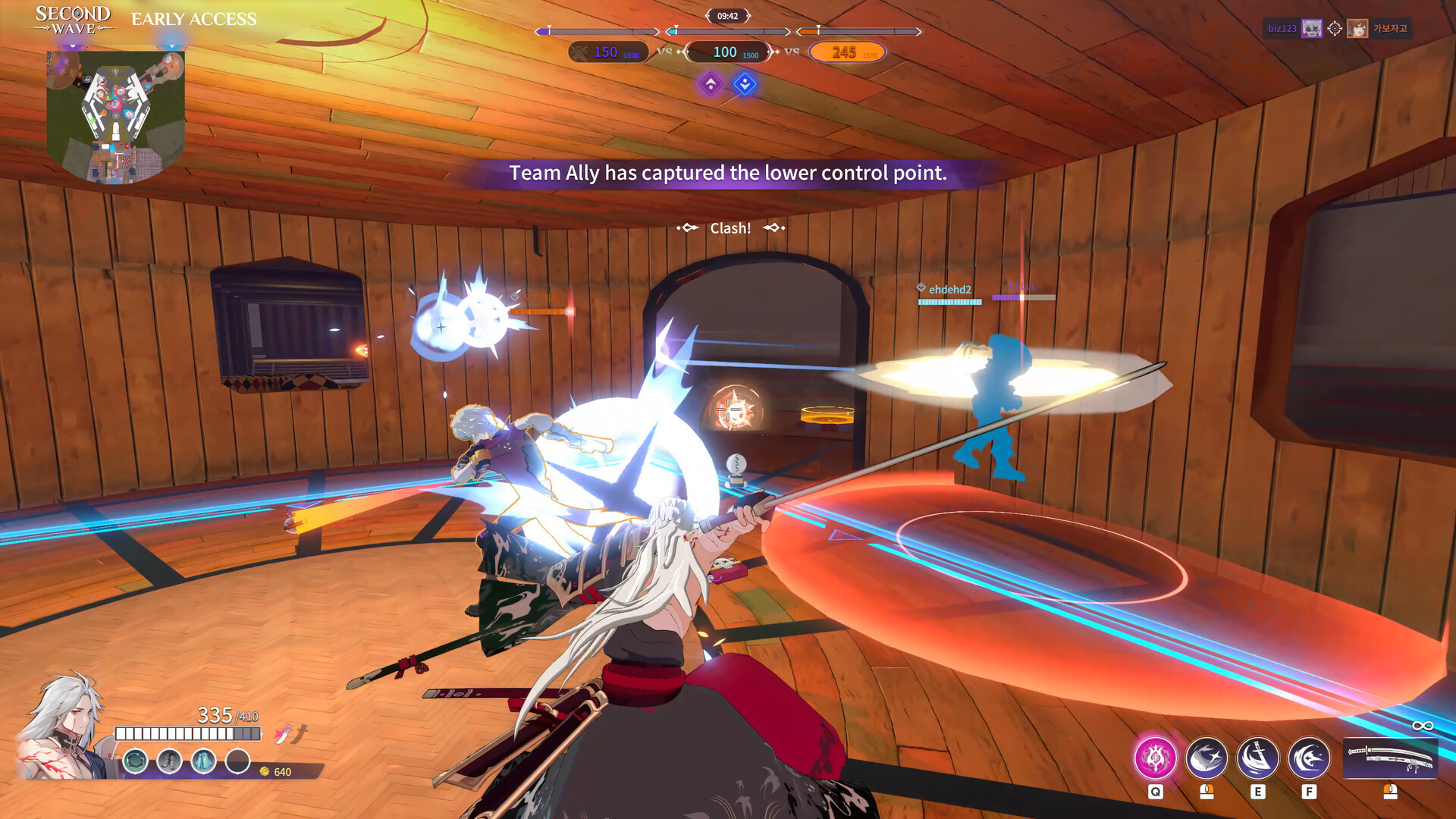This screenshot has width=1456, height=819.
Task: Click the infinity ammo symbol
Action: [1425, 726]
